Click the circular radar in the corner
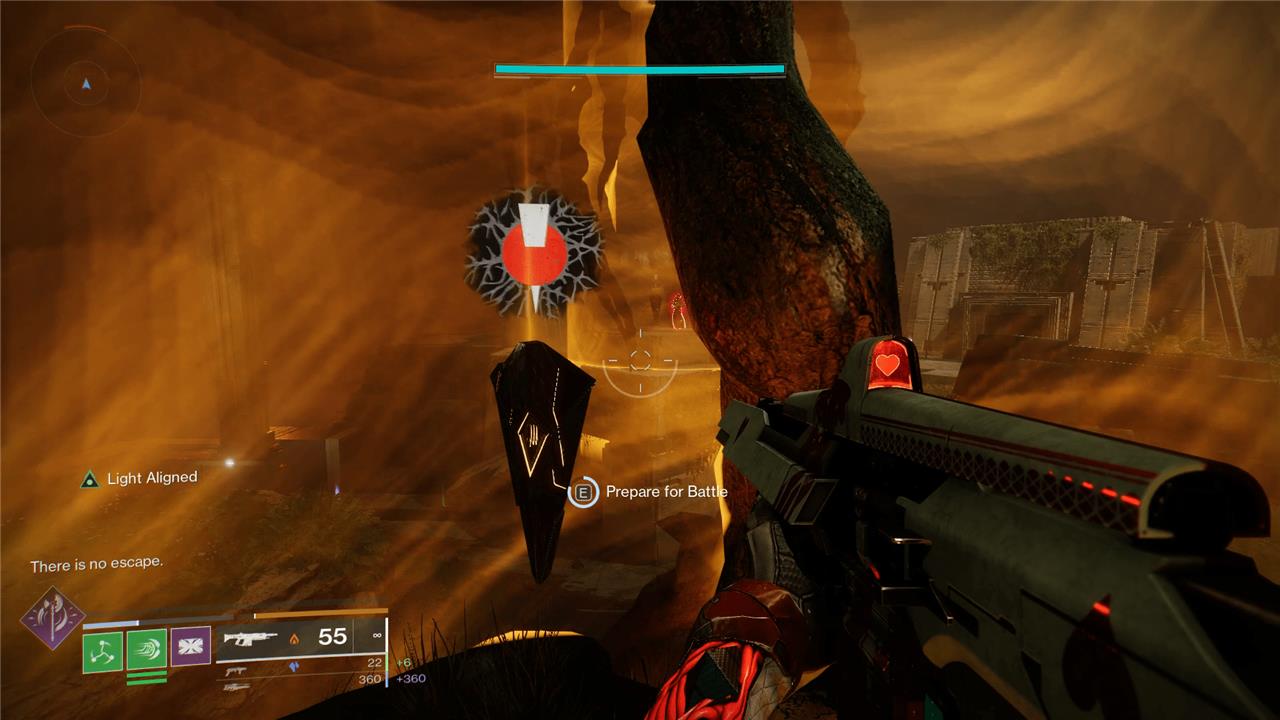The height and width of the screenshot is (720, 1280). (x=85, y=84)
